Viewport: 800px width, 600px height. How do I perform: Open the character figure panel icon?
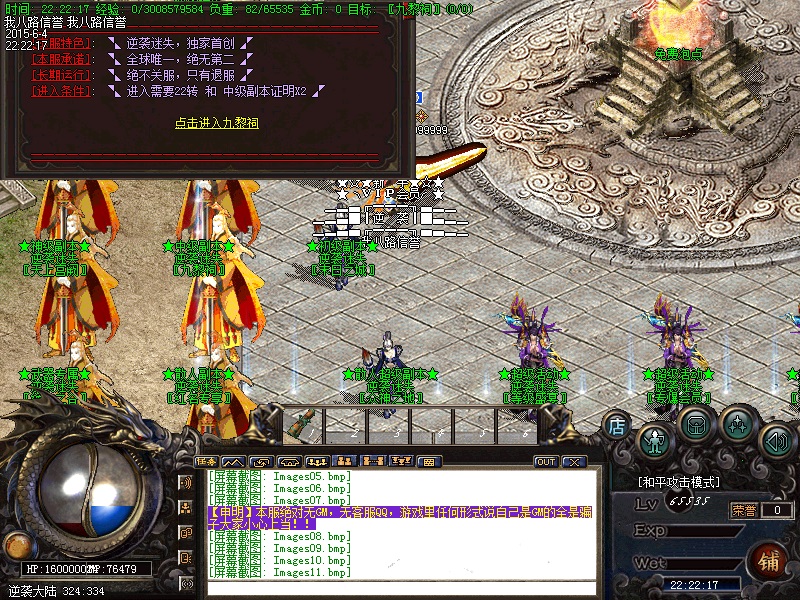pyautogui.click(x=655, y=440)
